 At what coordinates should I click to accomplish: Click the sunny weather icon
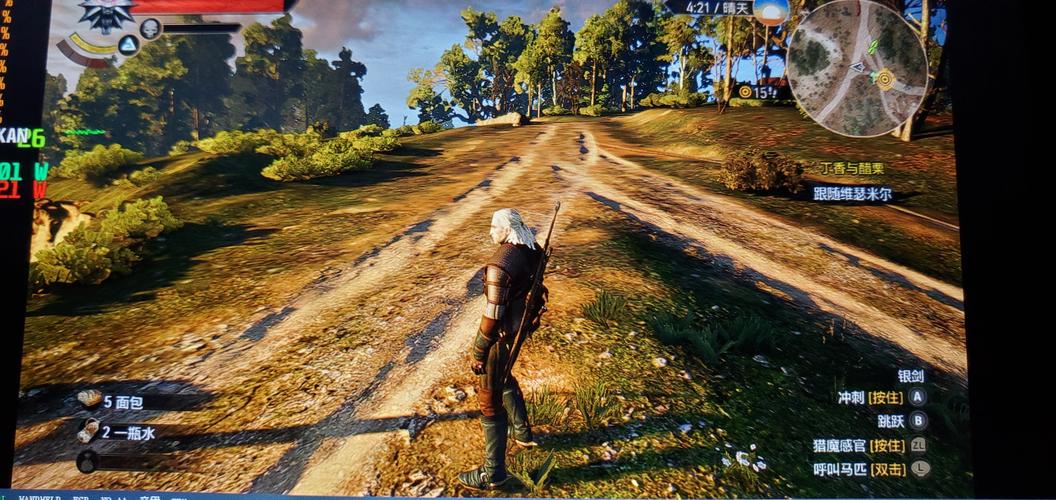(x=770, y=11)
